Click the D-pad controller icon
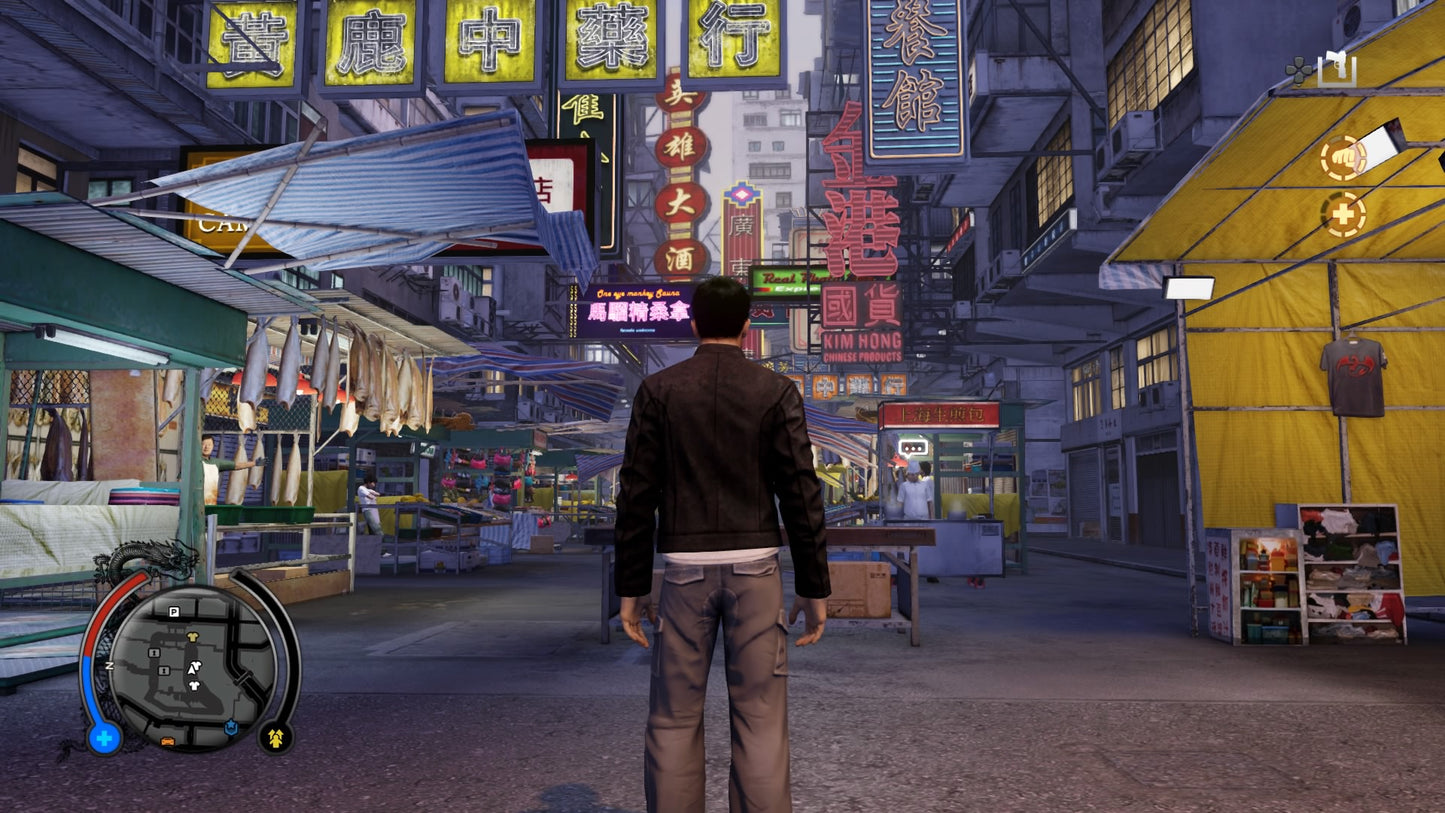This screenshot has width=1445, height=813. pyautogui.click(x=1297, y=71)
